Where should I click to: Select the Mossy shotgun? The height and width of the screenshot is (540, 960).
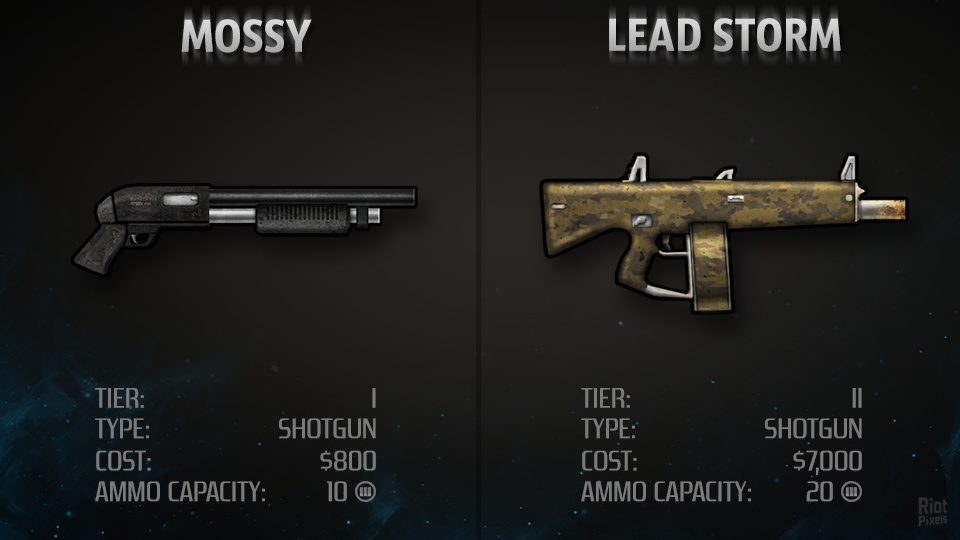(243, 215)
